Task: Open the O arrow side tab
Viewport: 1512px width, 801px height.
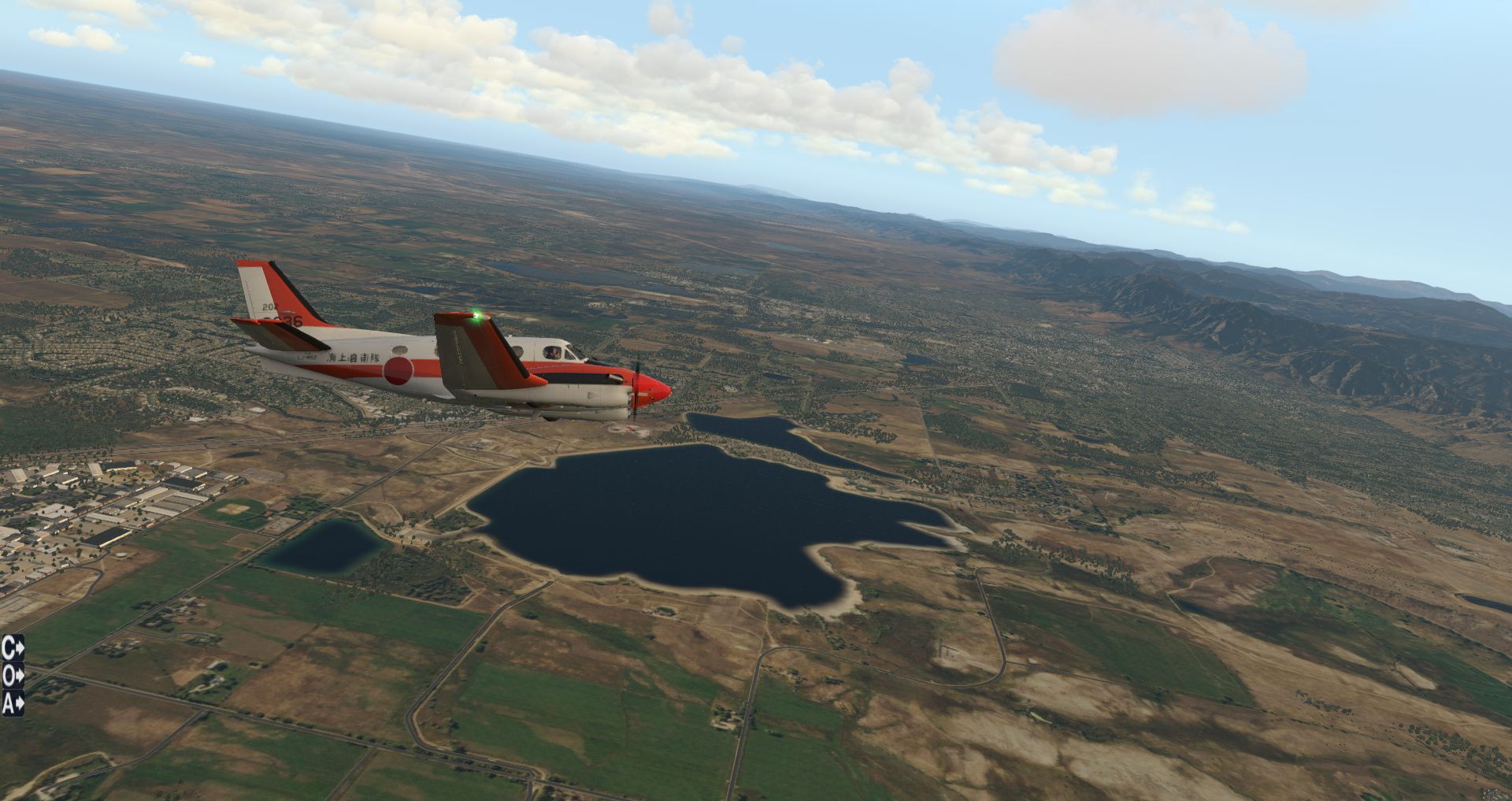Action: (x=13, y=675)
